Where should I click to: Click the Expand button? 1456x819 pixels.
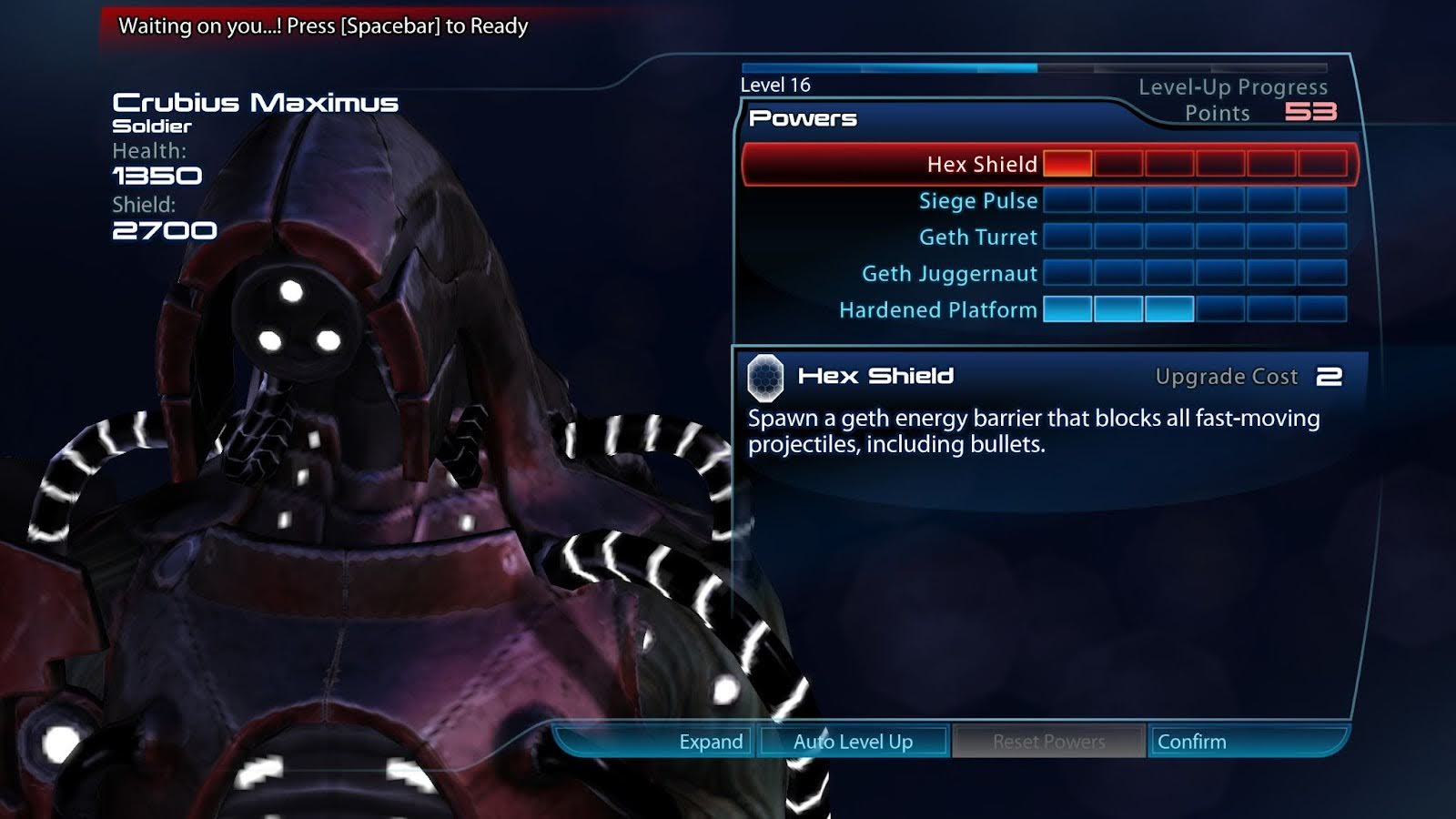710,742
